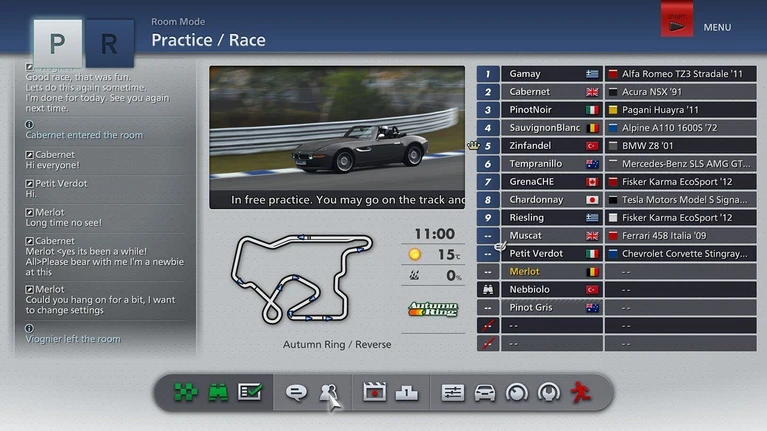Open the chat speech bubble icon
Image resolution: width=767 pixels, height=431 pixels.
click(296, 393)
